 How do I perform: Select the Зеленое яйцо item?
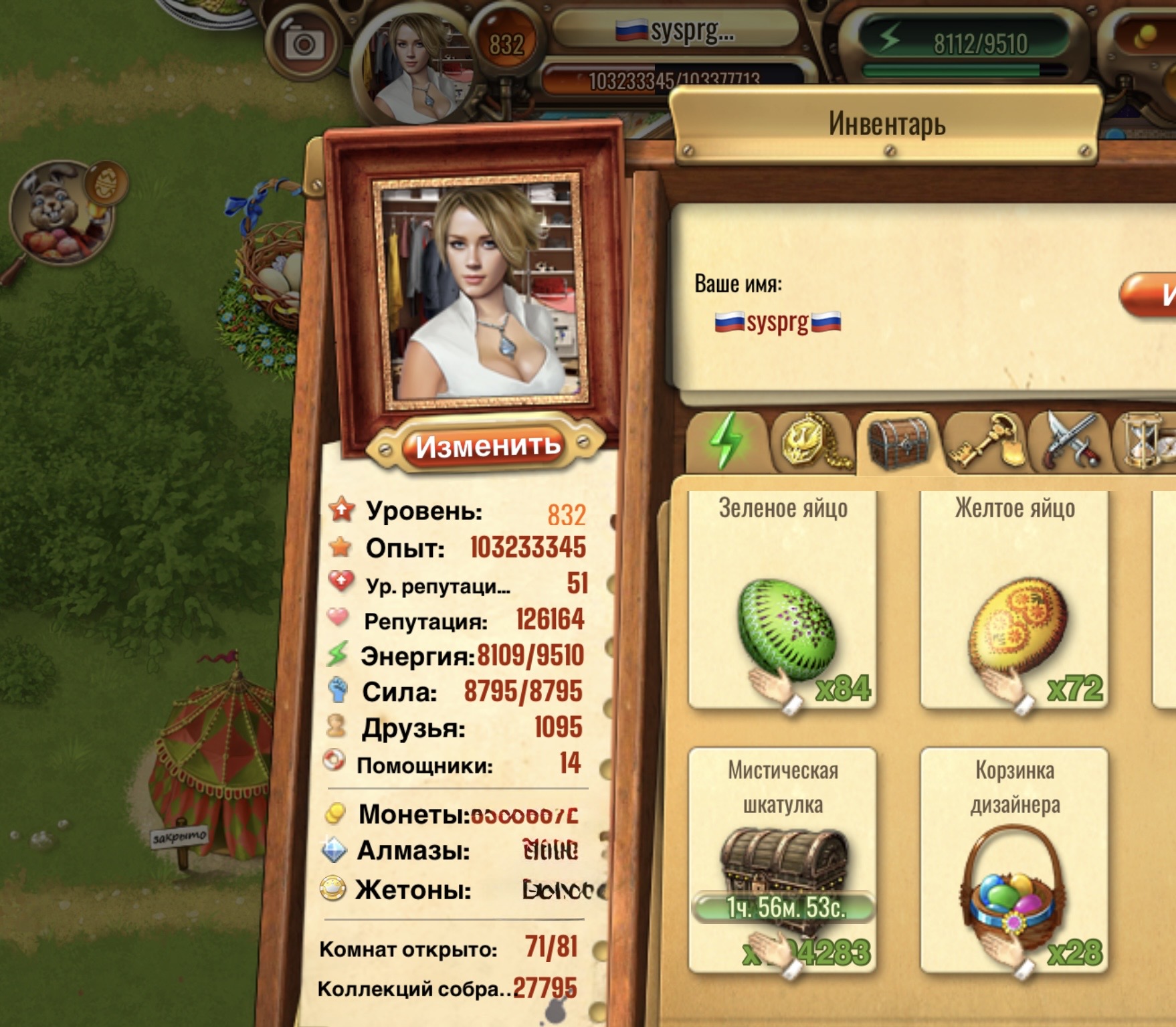pyautogui.click(x=783, y=599)
